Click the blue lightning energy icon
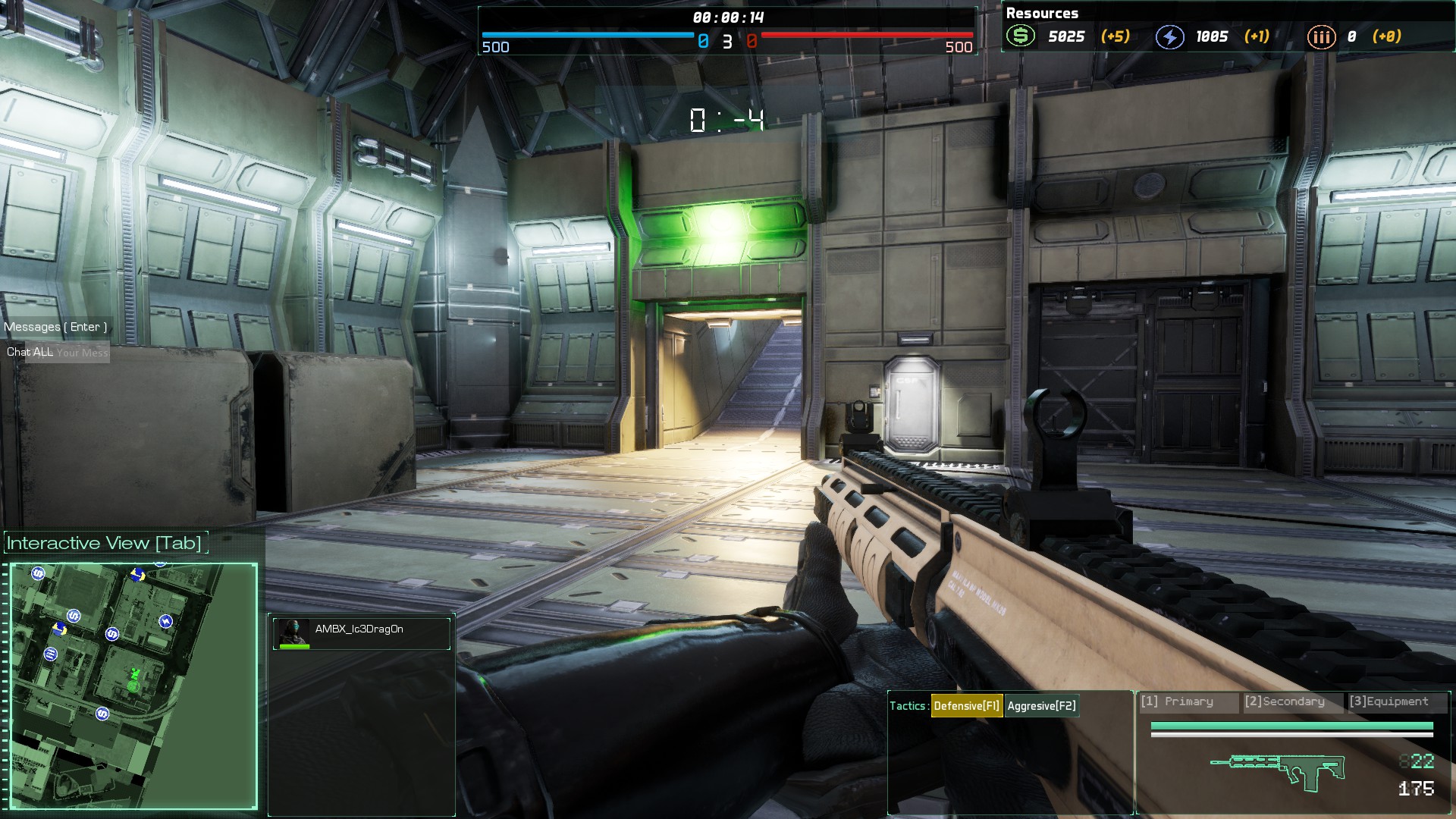The image size is (1456, 819). click(x=1169, y=36)
